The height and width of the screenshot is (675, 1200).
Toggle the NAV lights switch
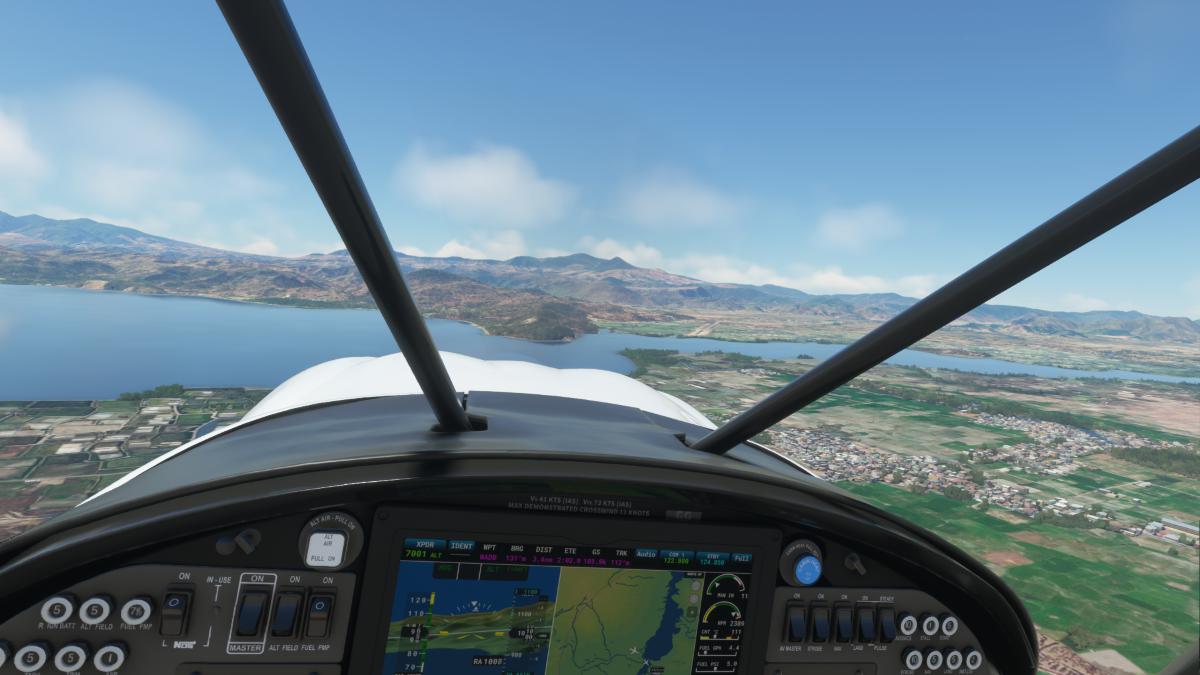[x=844, y=624]
